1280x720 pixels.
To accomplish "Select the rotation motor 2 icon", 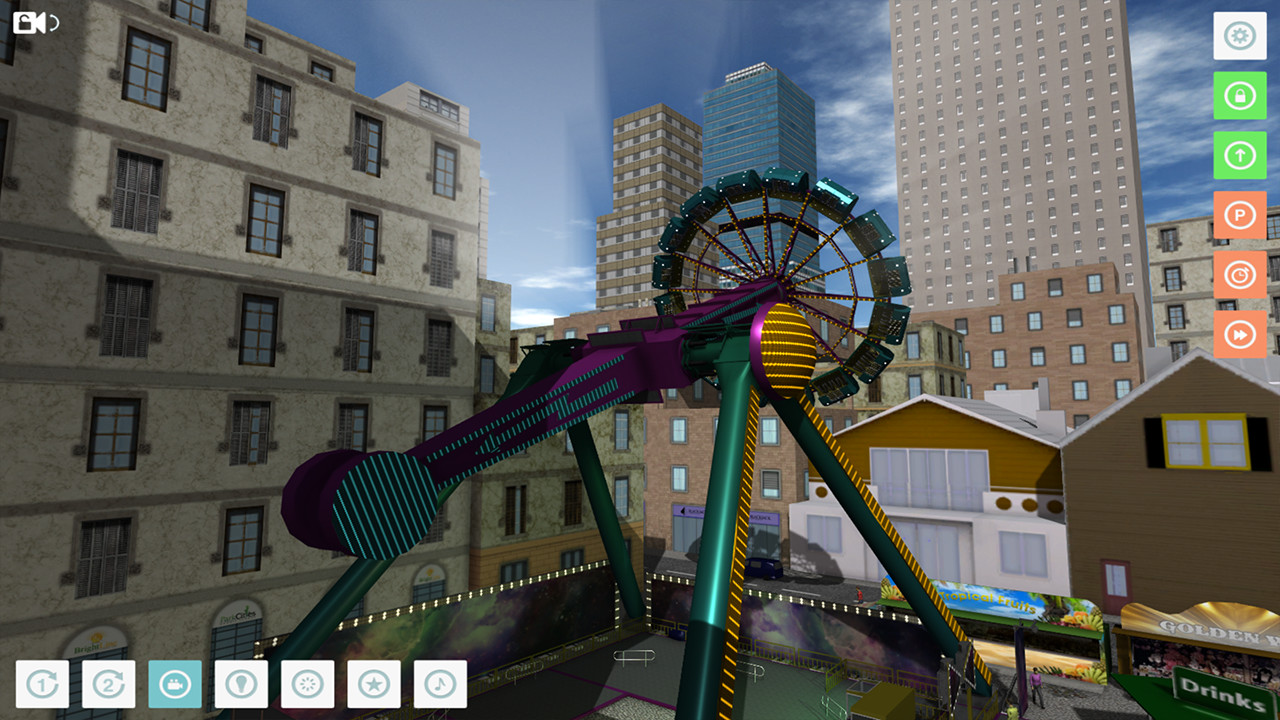I will tap(107, 685).
